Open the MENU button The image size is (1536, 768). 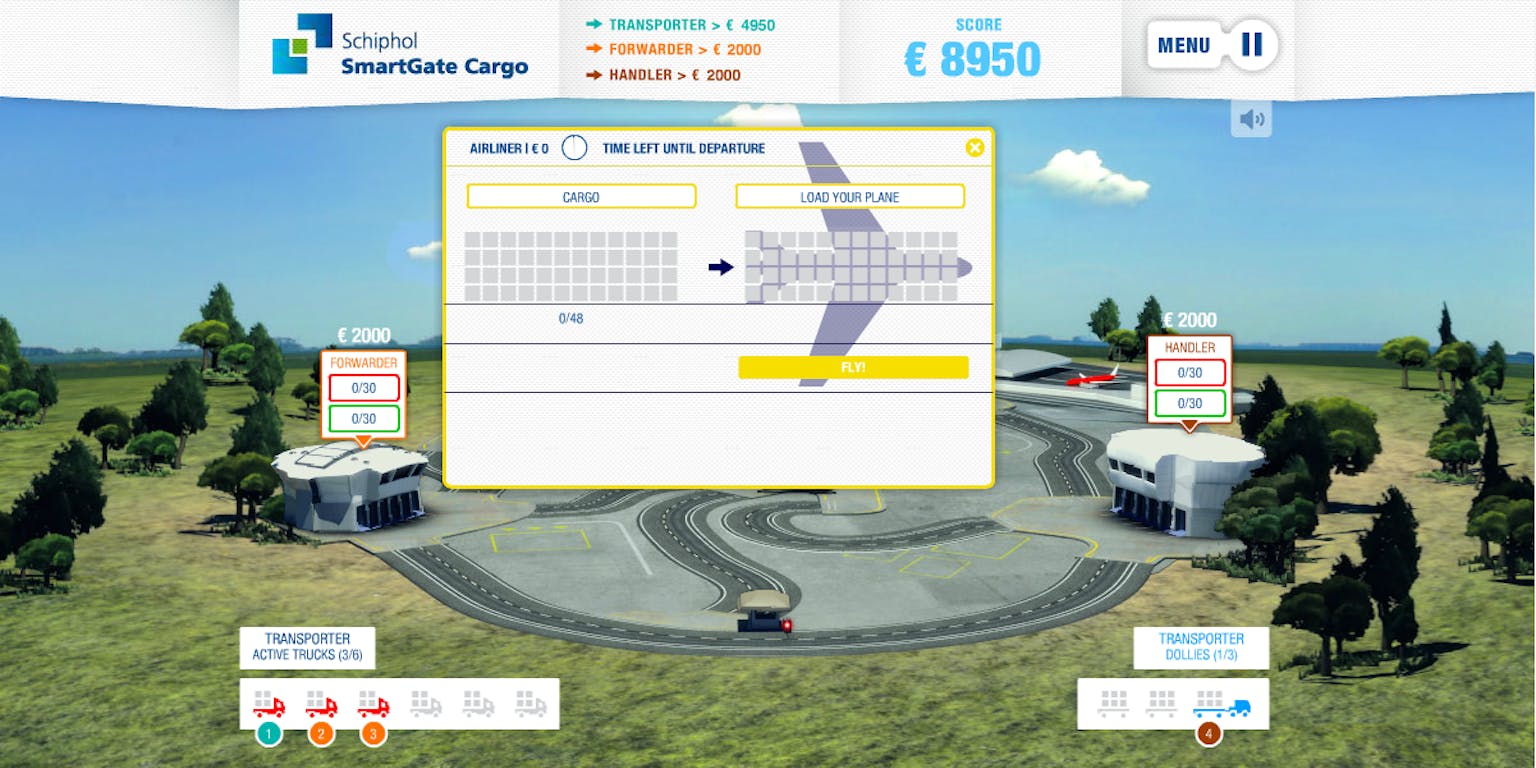pyautogui.click(x=1184, y=45)
